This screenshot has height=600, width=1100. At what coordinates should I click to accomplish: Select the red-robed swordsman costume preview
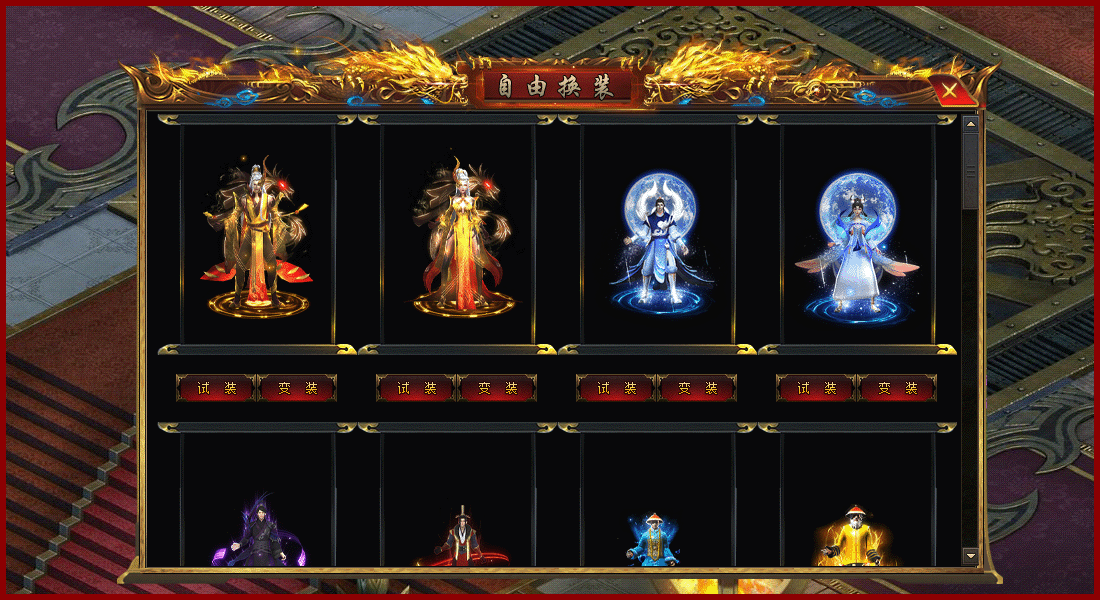point(460,535)
